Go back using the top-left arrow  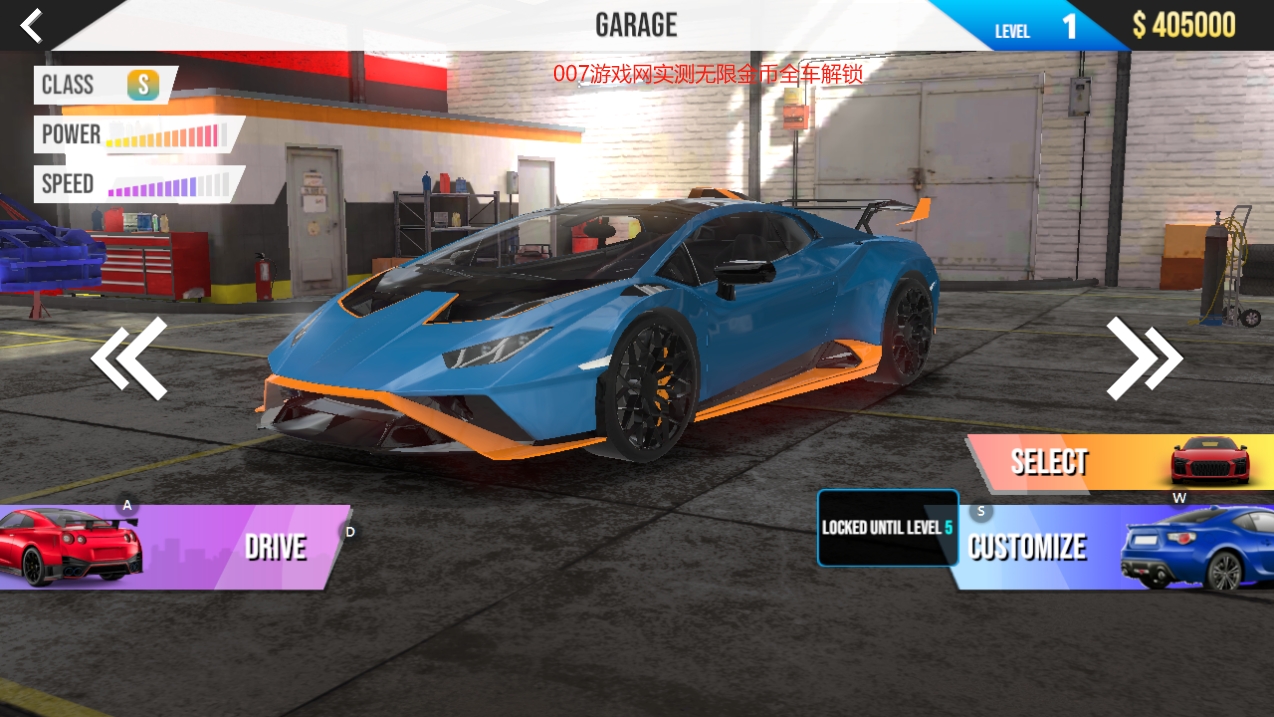(31, 26)
